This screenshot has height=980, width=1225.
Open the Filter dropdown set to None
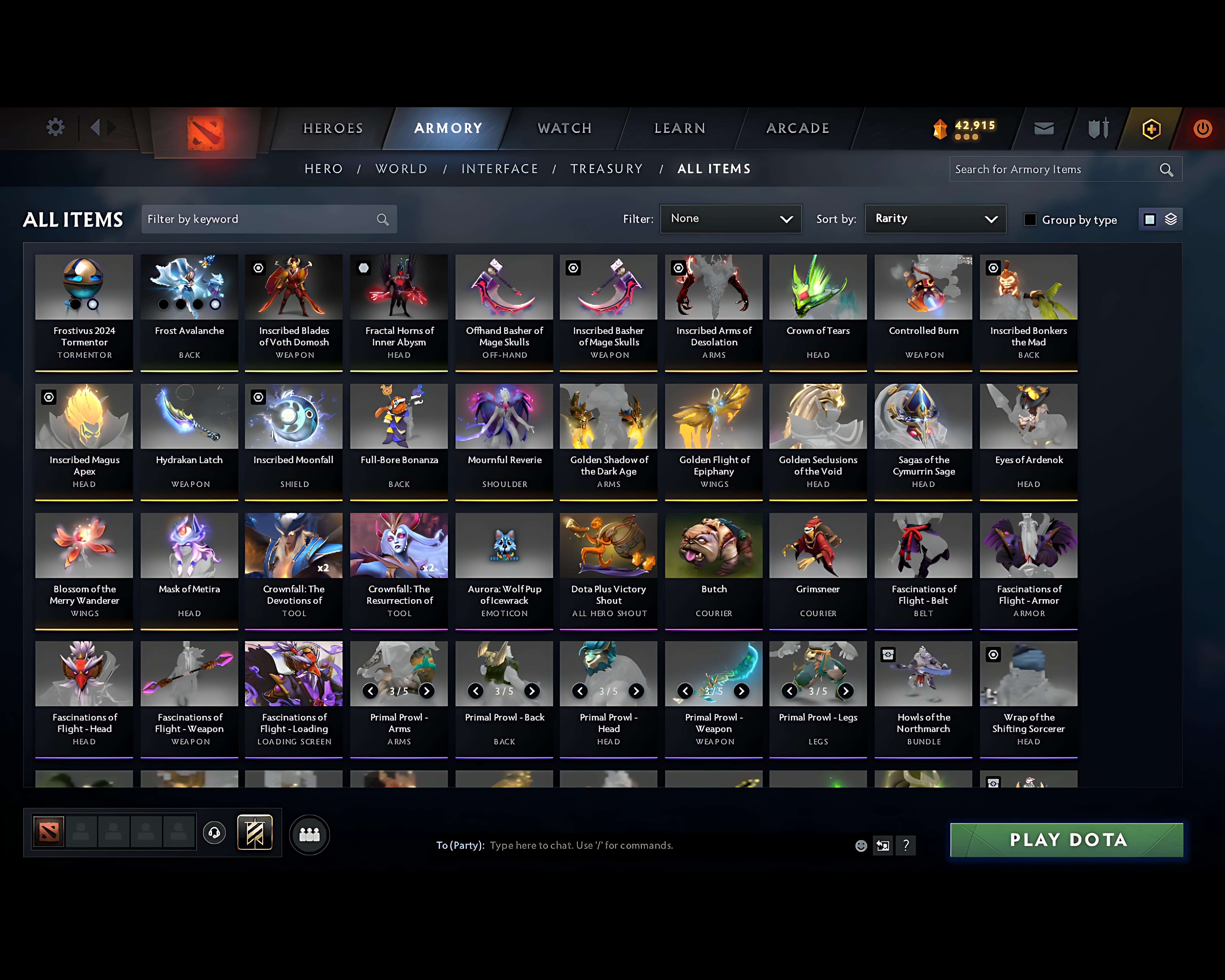coord(731,219)
